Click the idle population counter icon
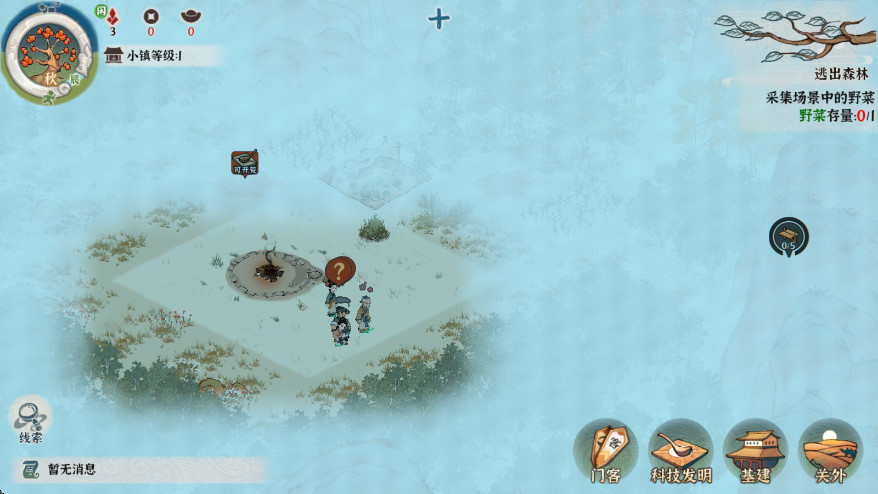Screen dimensions: 878x494 tap(112, 16)
